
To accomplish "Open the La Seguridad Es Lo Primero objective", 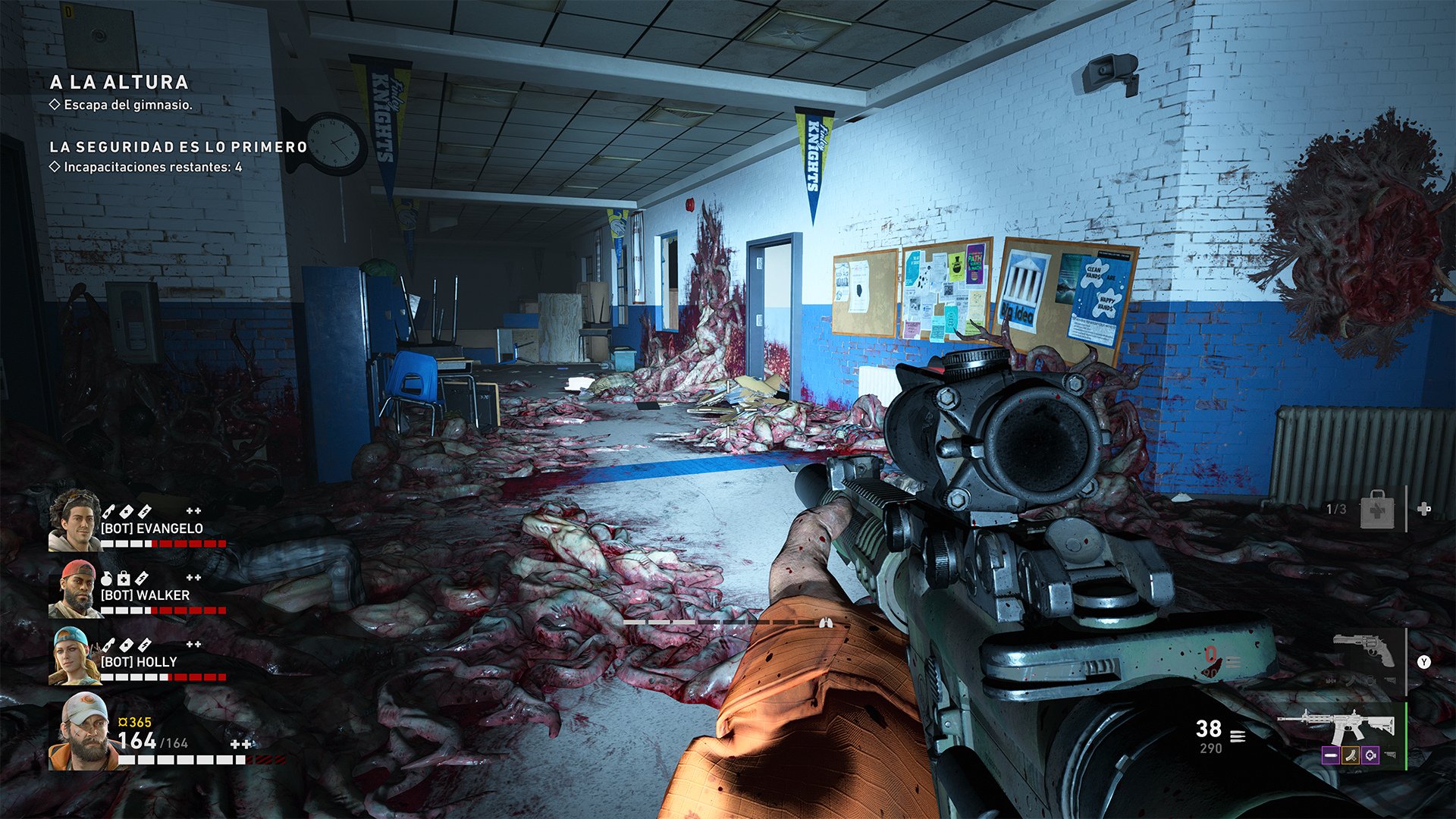I will coord(178,147).
